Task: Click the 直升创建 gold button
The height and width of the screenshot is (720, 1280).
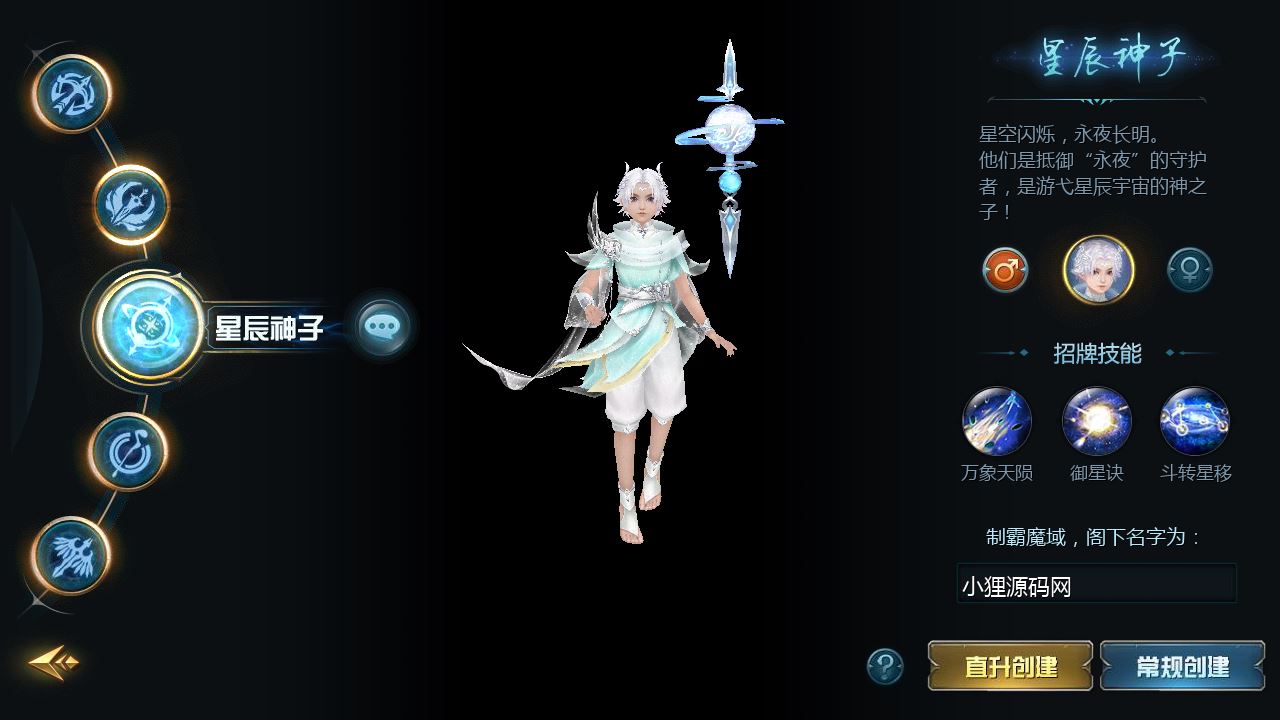Action: pos(1010,666)
